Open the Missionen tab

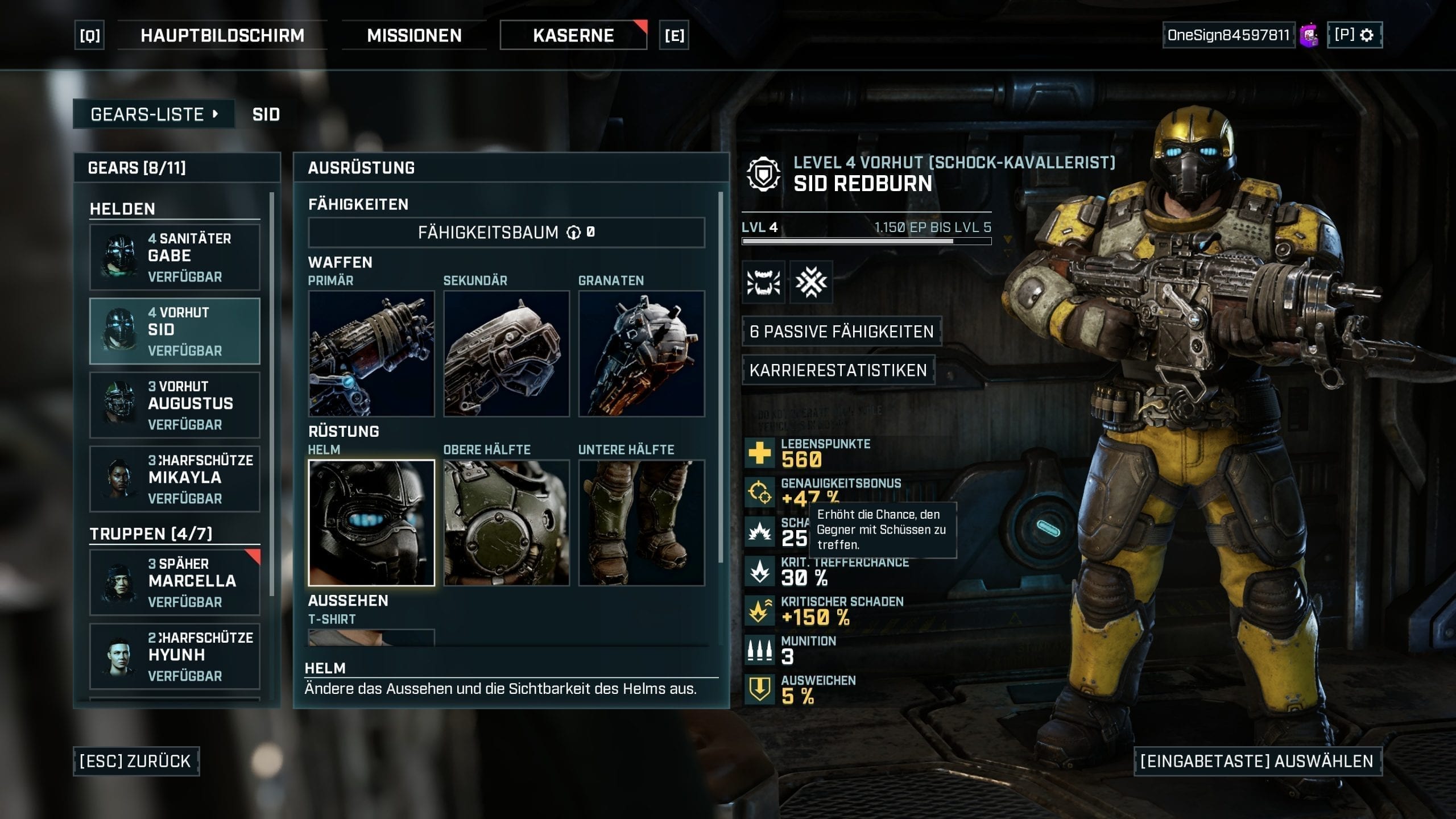[414, 35]
